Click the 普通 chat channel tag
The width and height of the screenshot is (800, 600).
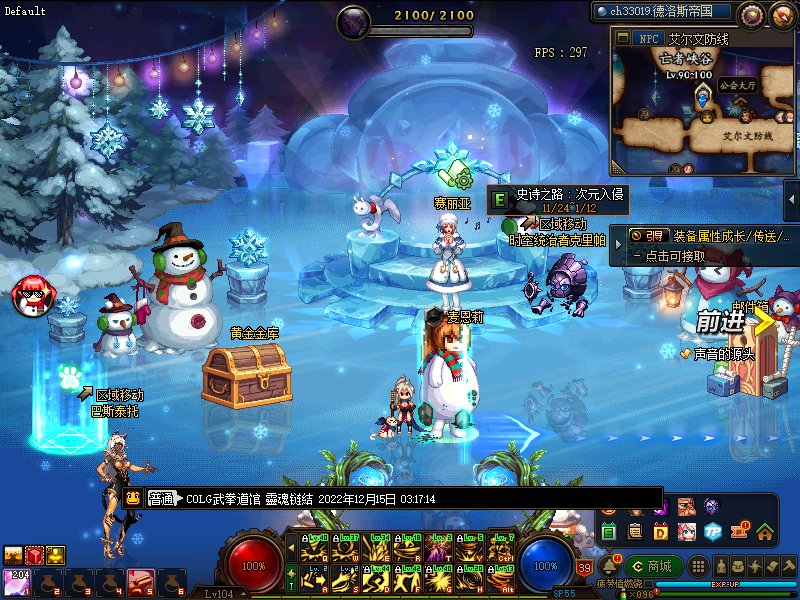point(162,498)
